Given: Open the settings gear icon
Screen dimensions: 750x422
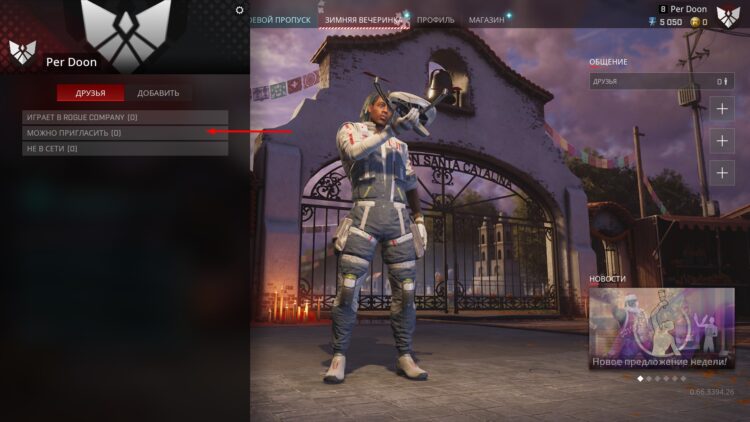Looking at the screenshot, I should (x=239, y=10).
